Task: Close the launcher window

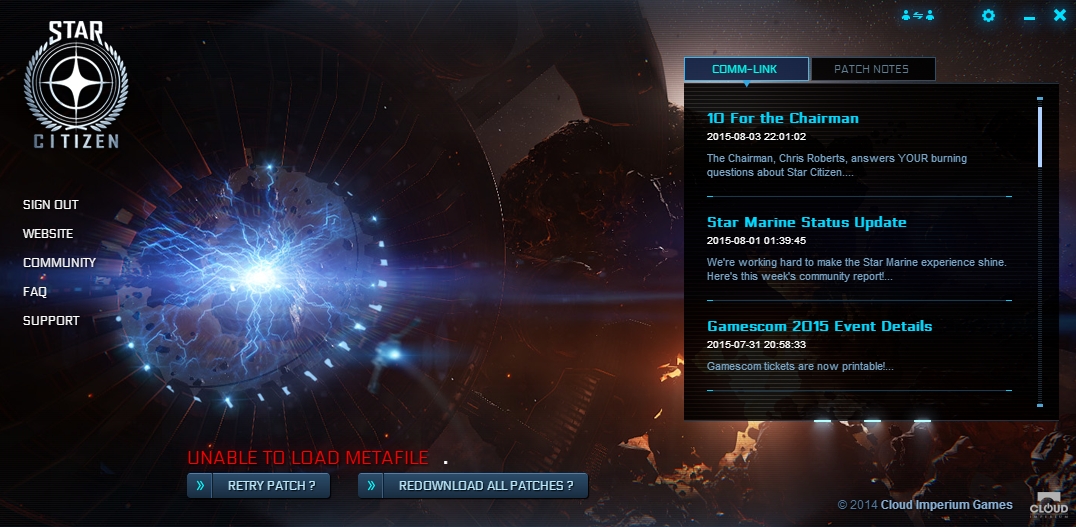Action: pos(1060,15)
